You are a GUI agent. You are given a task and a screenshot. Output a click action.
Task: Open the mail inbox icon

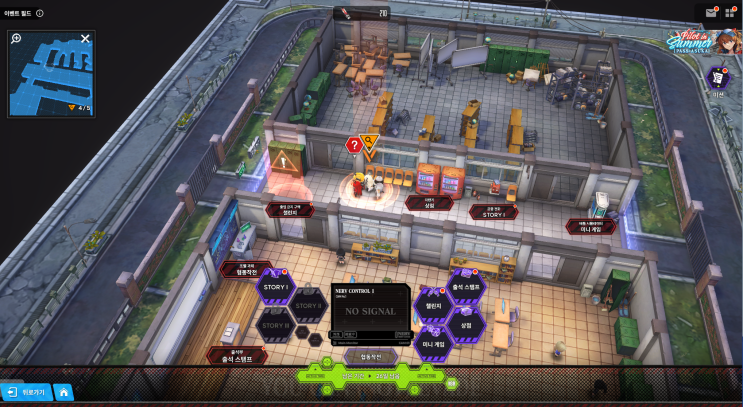pos(711,13)
